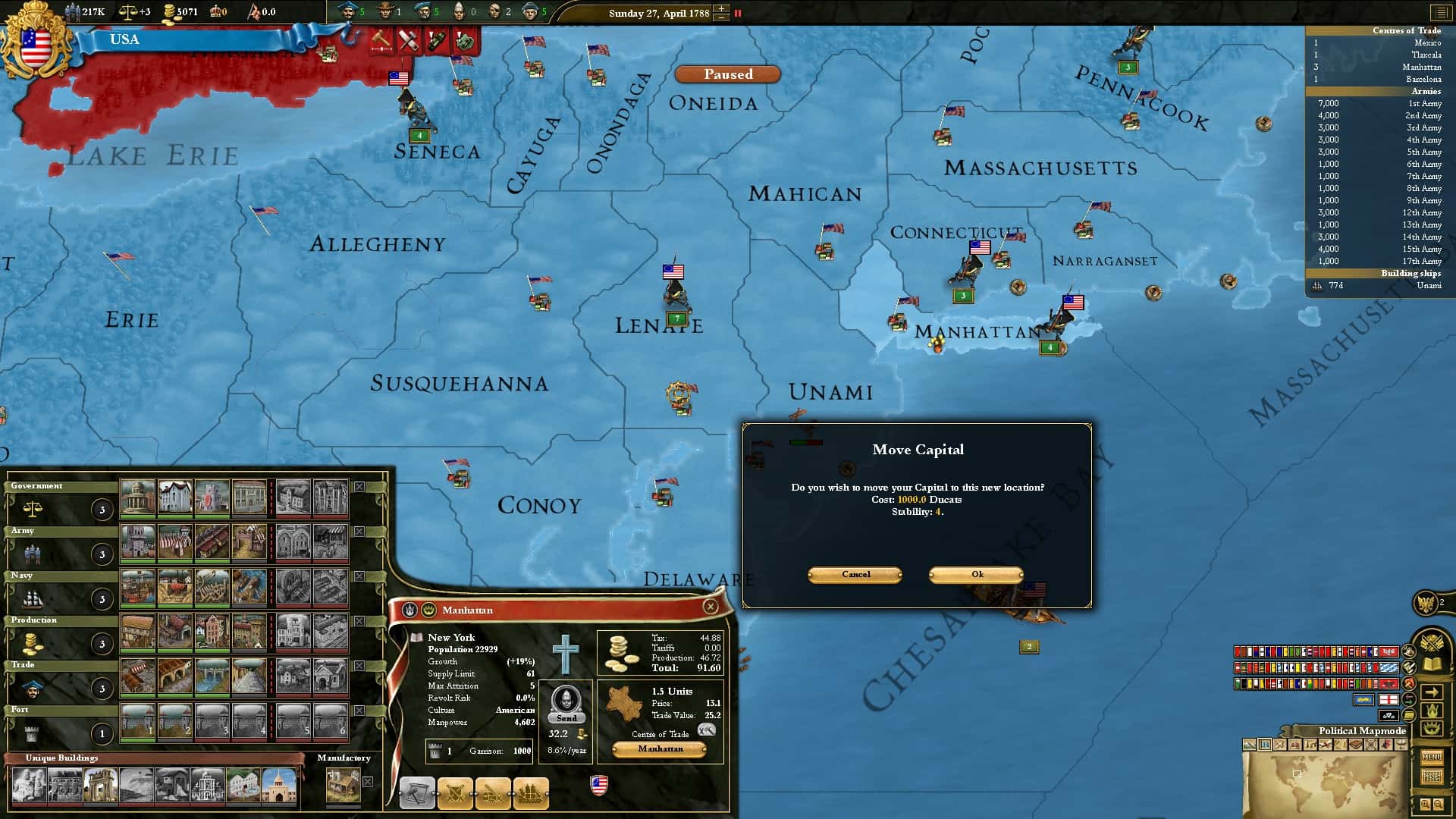Viewport: 1456px width, 819px height.
Task: Click the build ship icon in the province panel
Action: pyautogui.click(x=531, y=793)
